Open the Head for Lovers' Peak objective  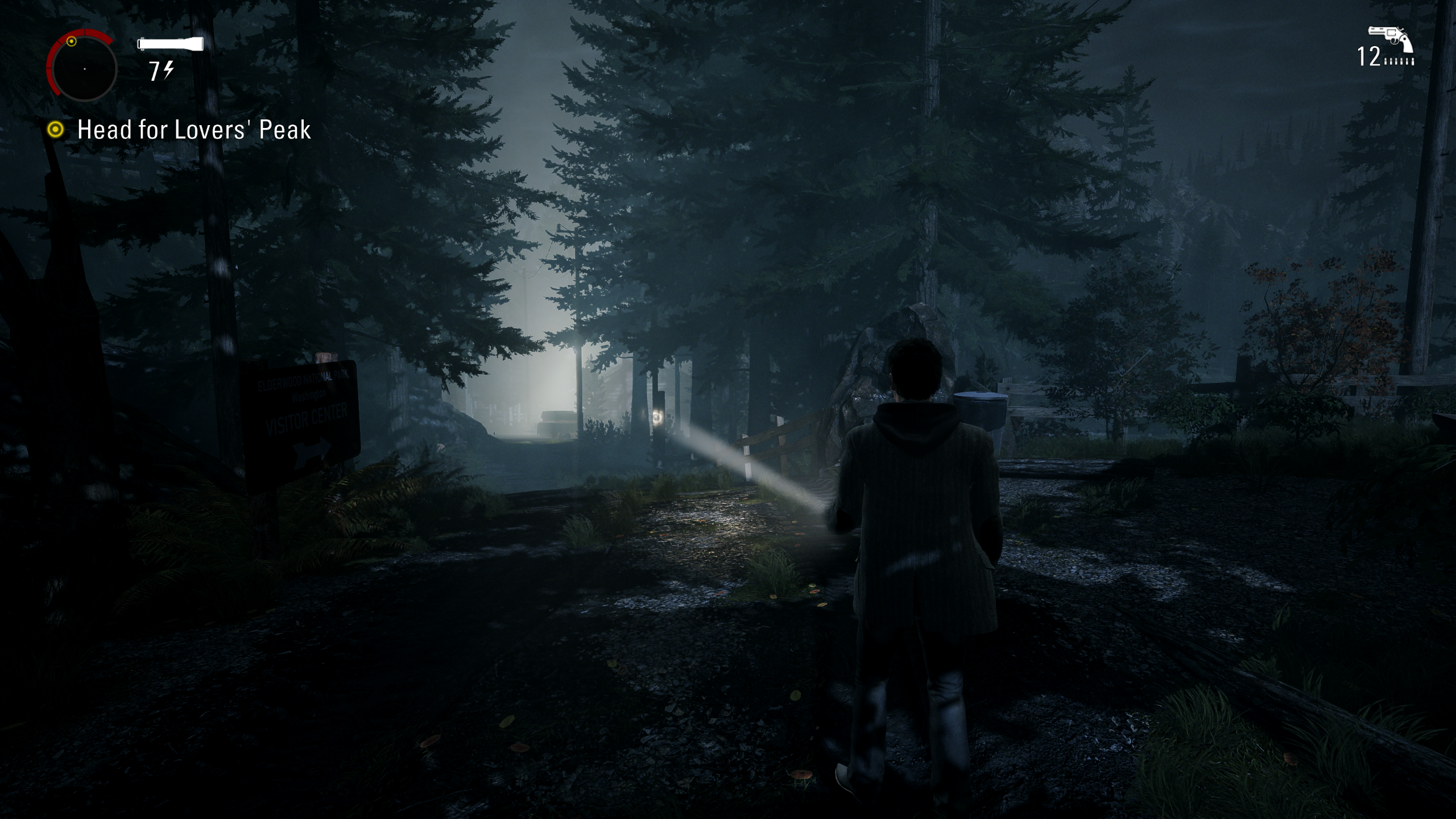pyautogui.click(x=193, y=130)
